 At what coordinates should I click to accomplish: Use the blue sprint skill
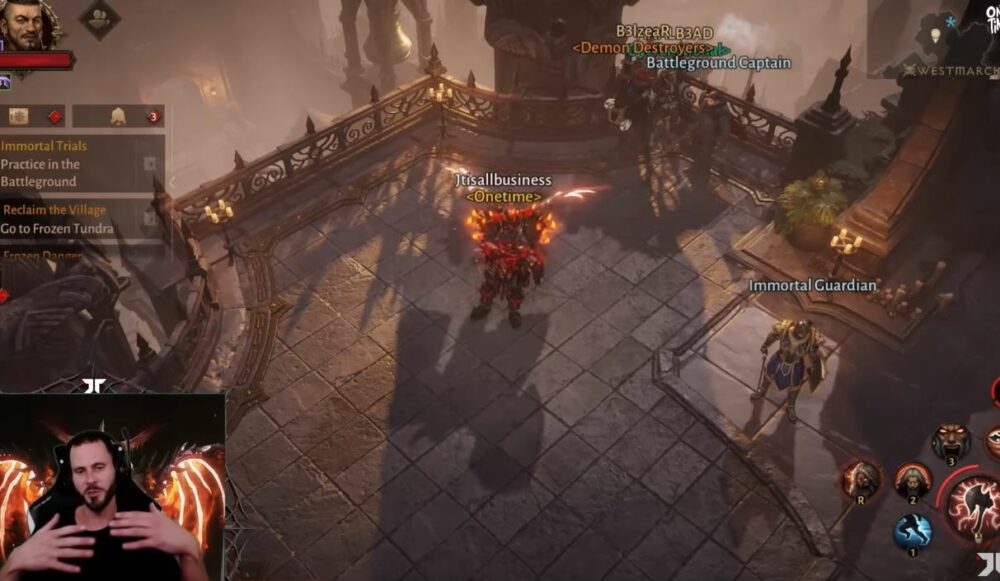[912, 531]
